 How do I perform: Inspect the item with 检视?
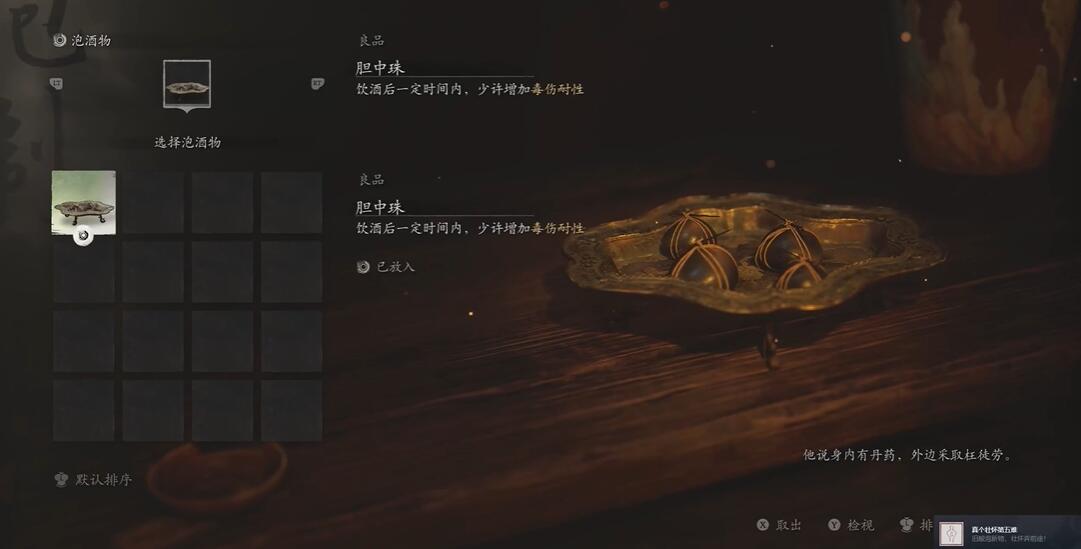click(x=851, y=525)
